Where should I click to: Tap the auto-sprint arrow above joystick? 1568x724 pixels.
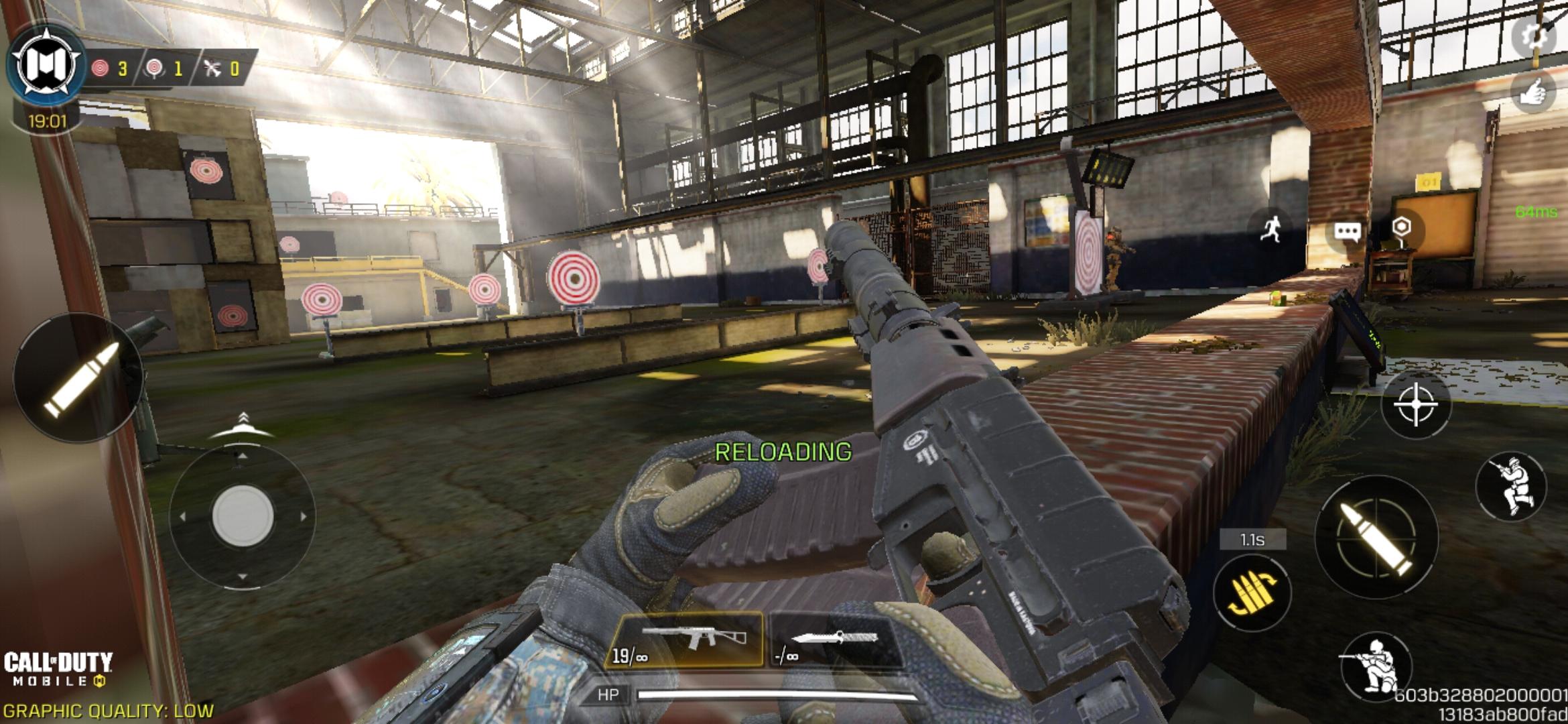pyautogui.click(x=243, y=425)
